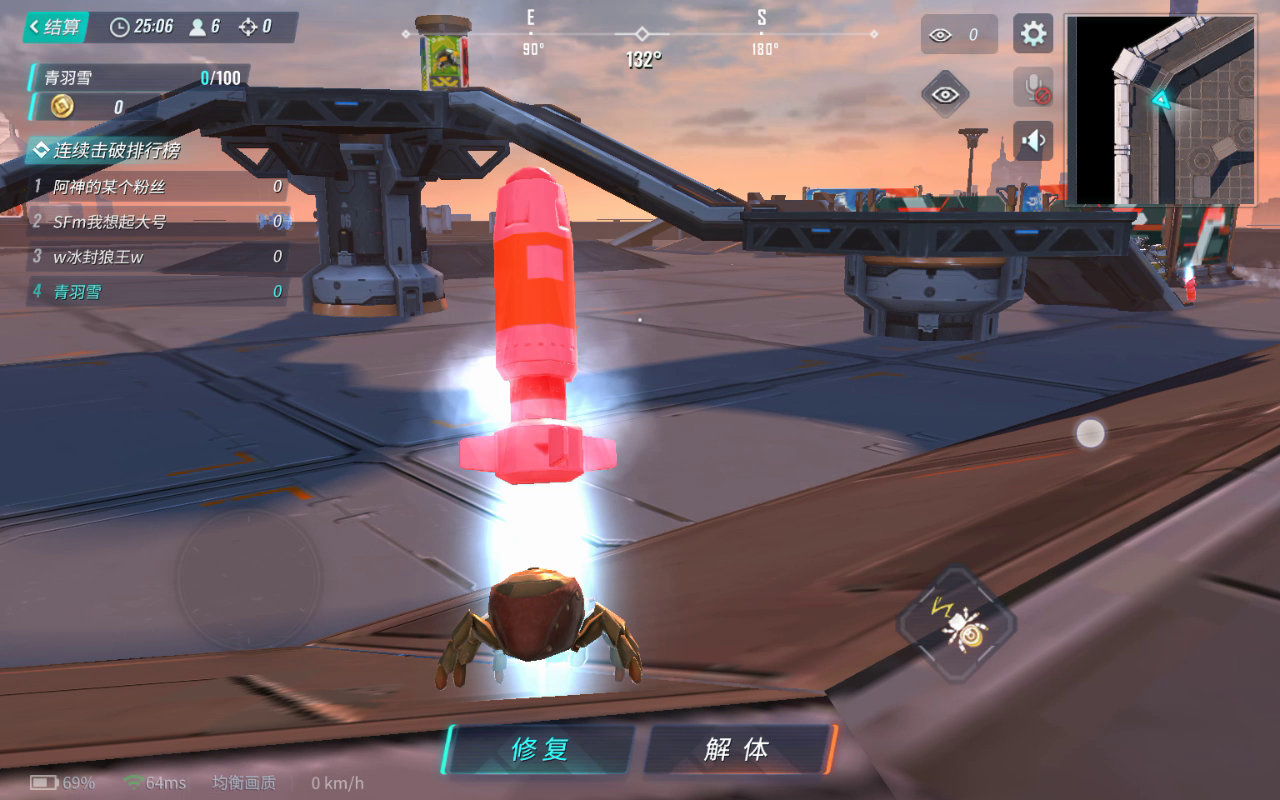Screen dimensions: 1280x800
Task: Toggle the diamond eye view button
Action: [x=945, y=94]
